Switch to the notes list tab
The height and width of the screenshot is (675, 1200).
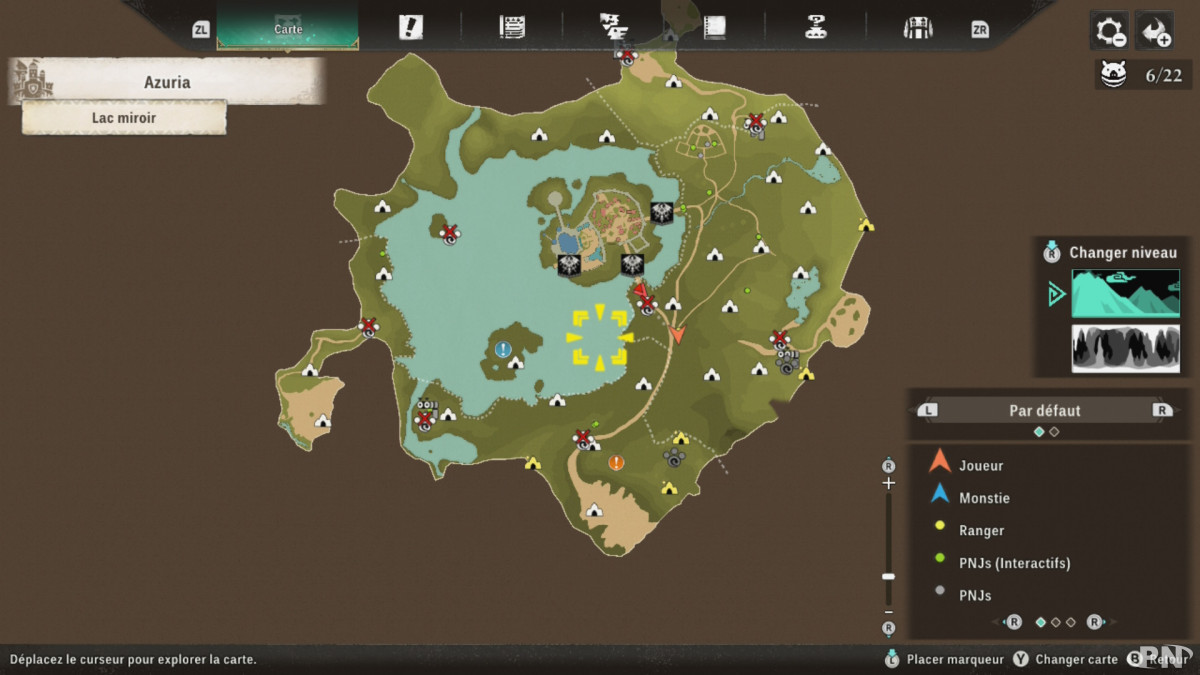[512, 28]
